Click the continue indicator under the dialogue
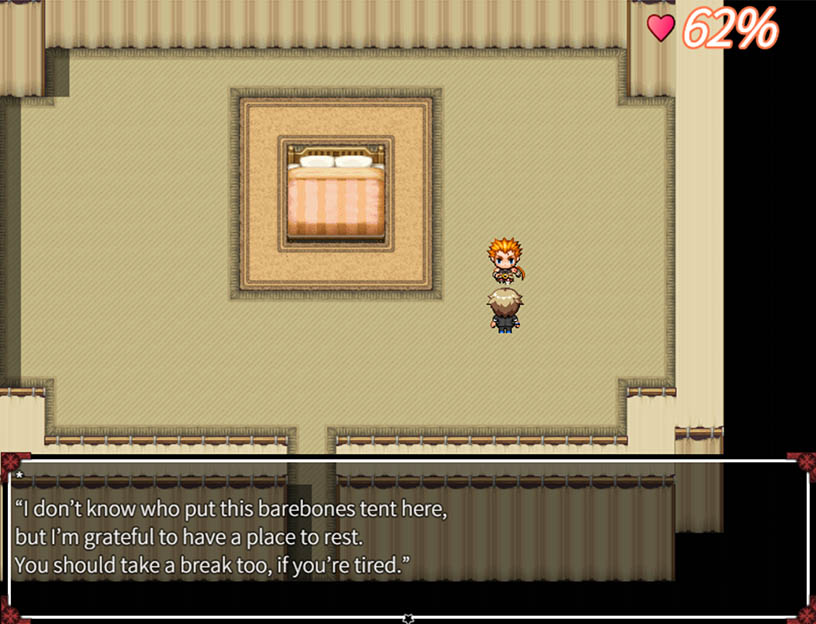Image resolution: width=816 pixels, height=624 pixels. [408, 618]
